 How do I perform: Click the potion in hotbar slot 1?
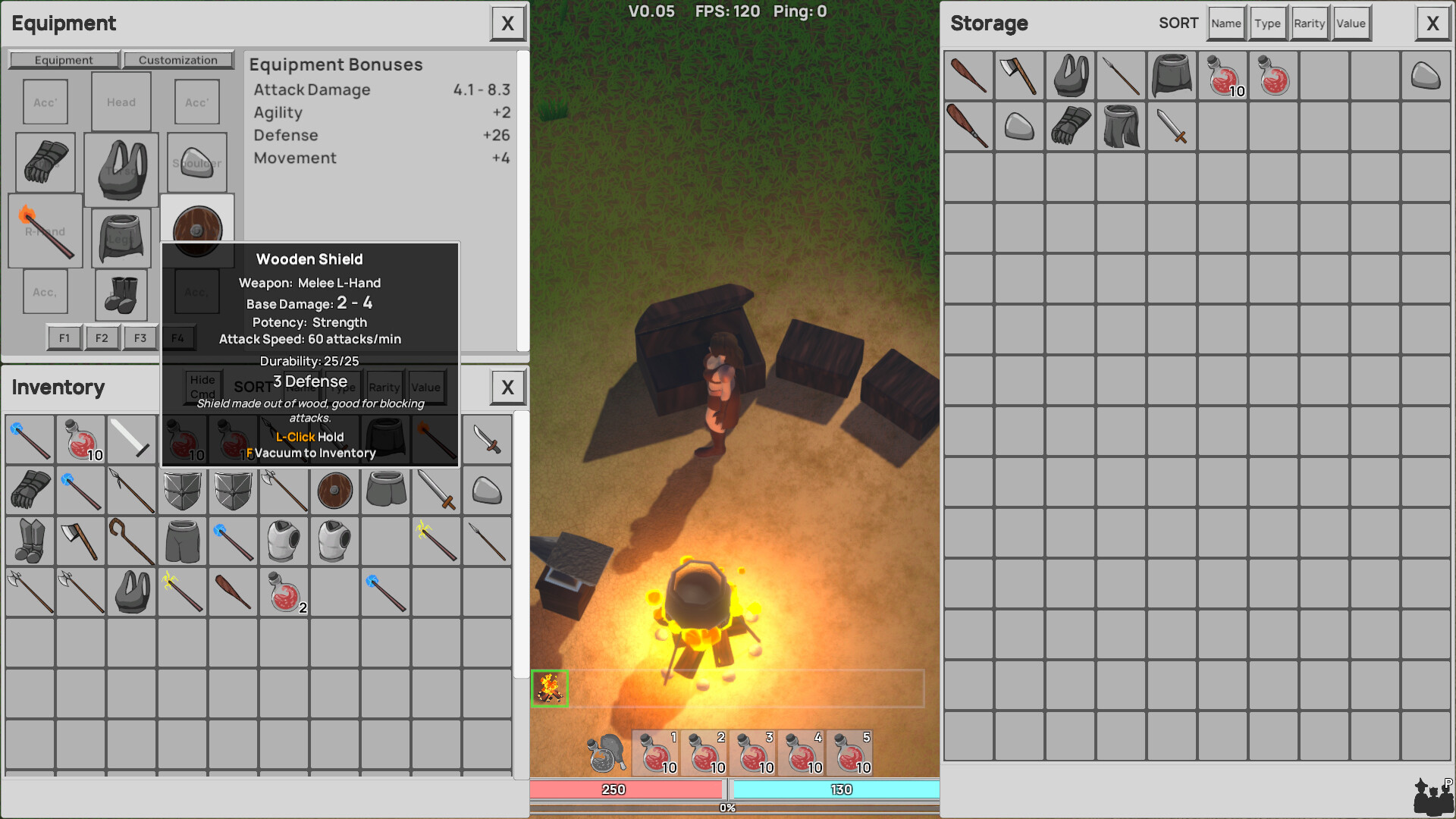coord(655,752)
